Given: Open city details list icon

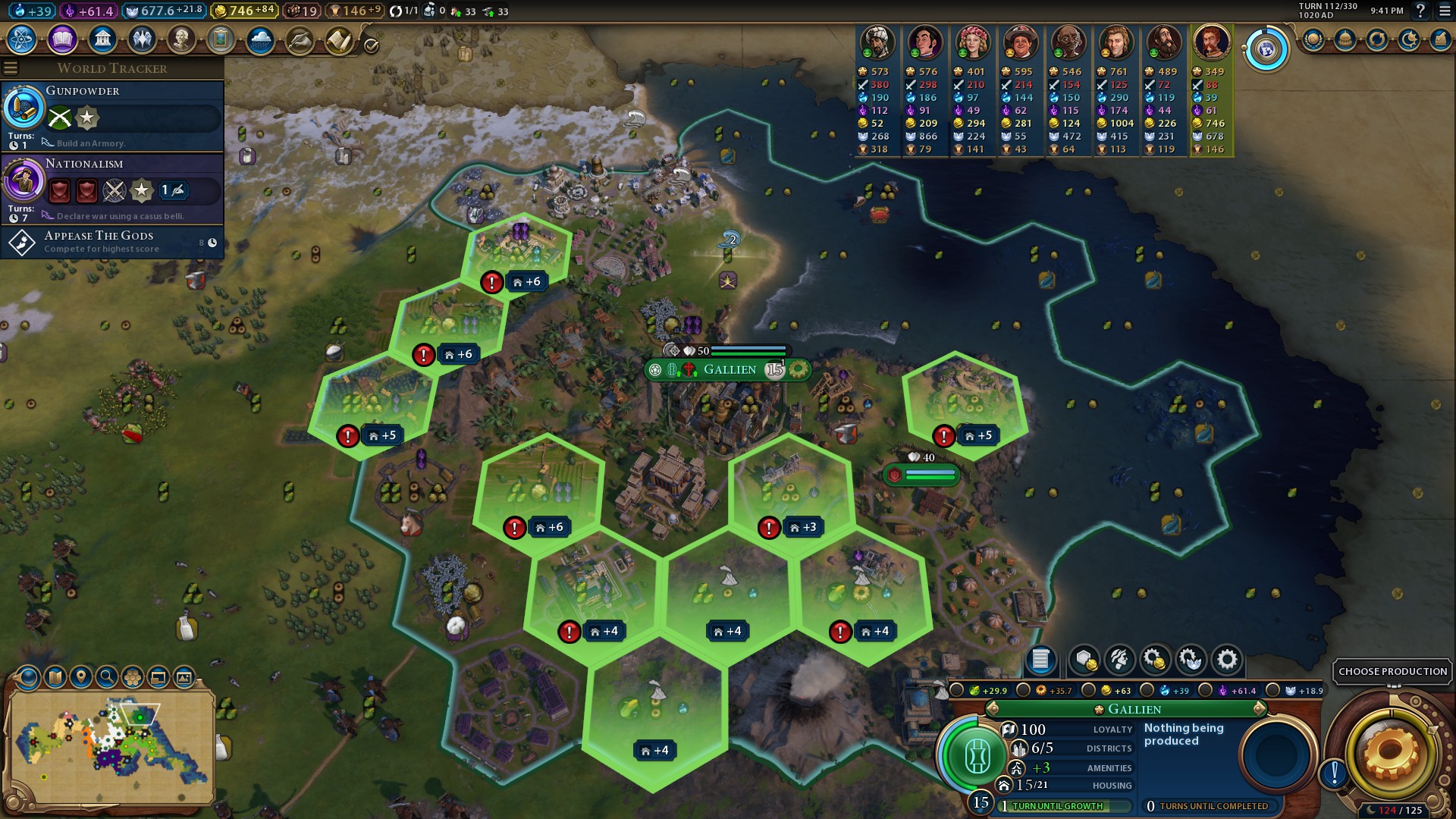Looking at the screenshot, I should coord(1040,660).
